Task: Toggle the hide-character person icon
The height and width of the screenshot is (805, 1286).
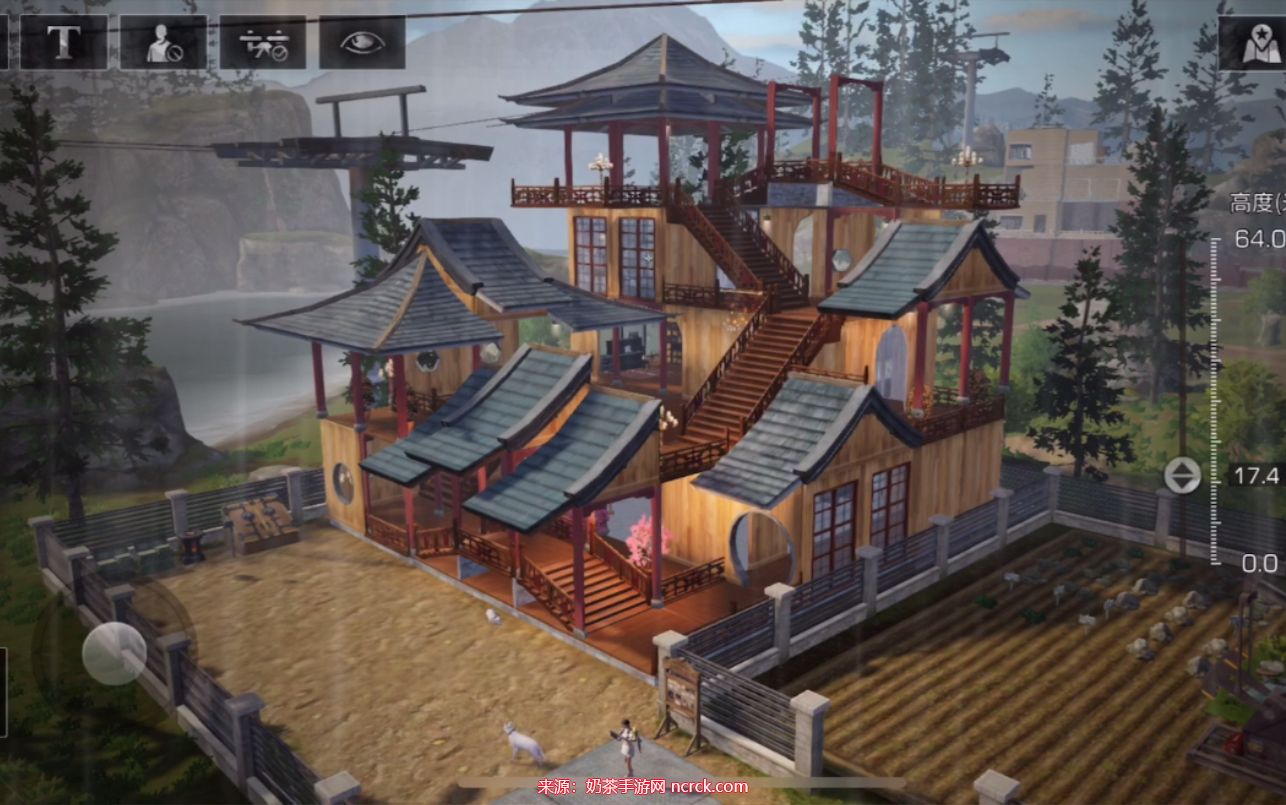Action: [163, 42]
